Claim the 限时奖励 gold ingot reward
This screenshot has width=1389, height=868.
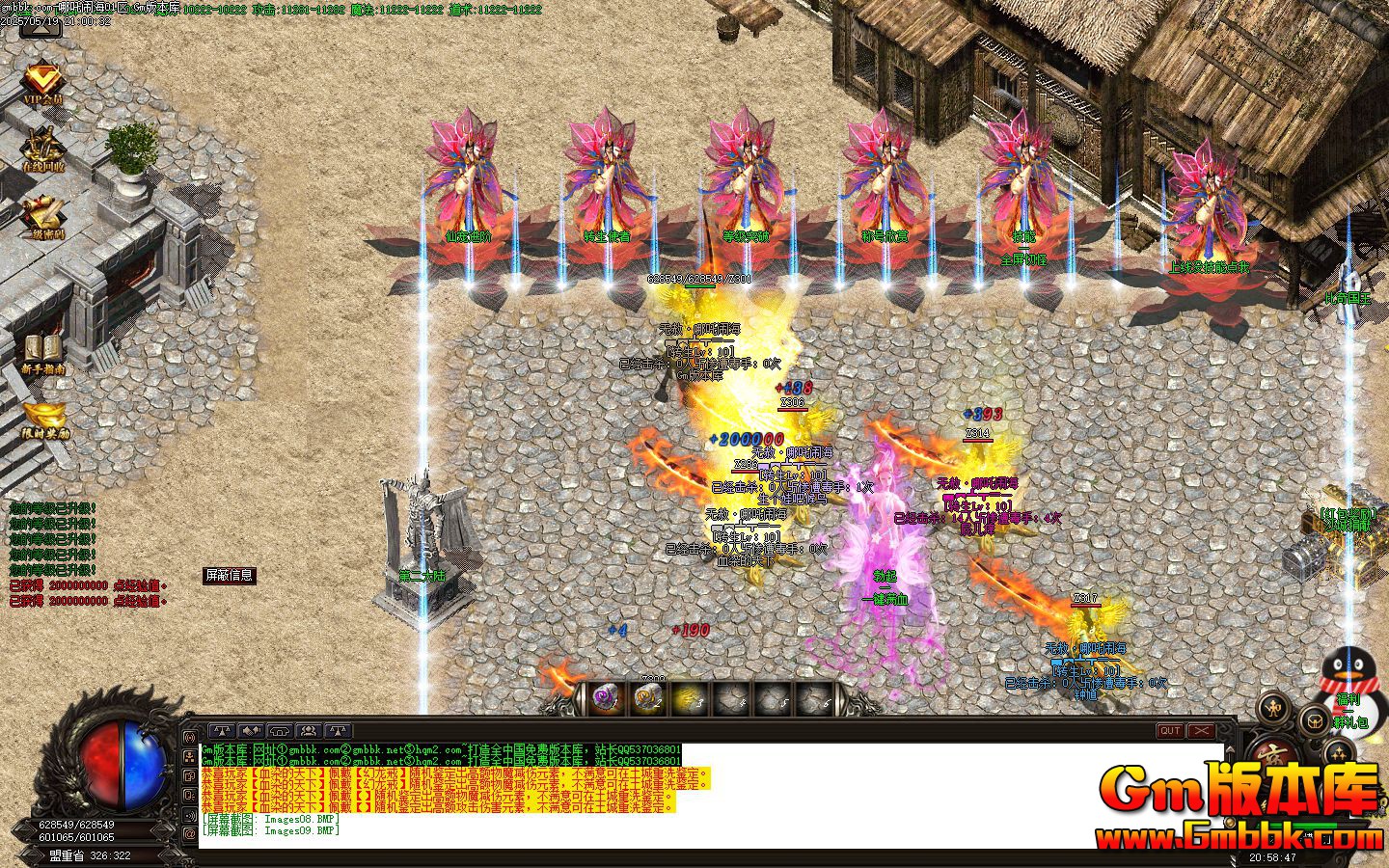point(45,420)
